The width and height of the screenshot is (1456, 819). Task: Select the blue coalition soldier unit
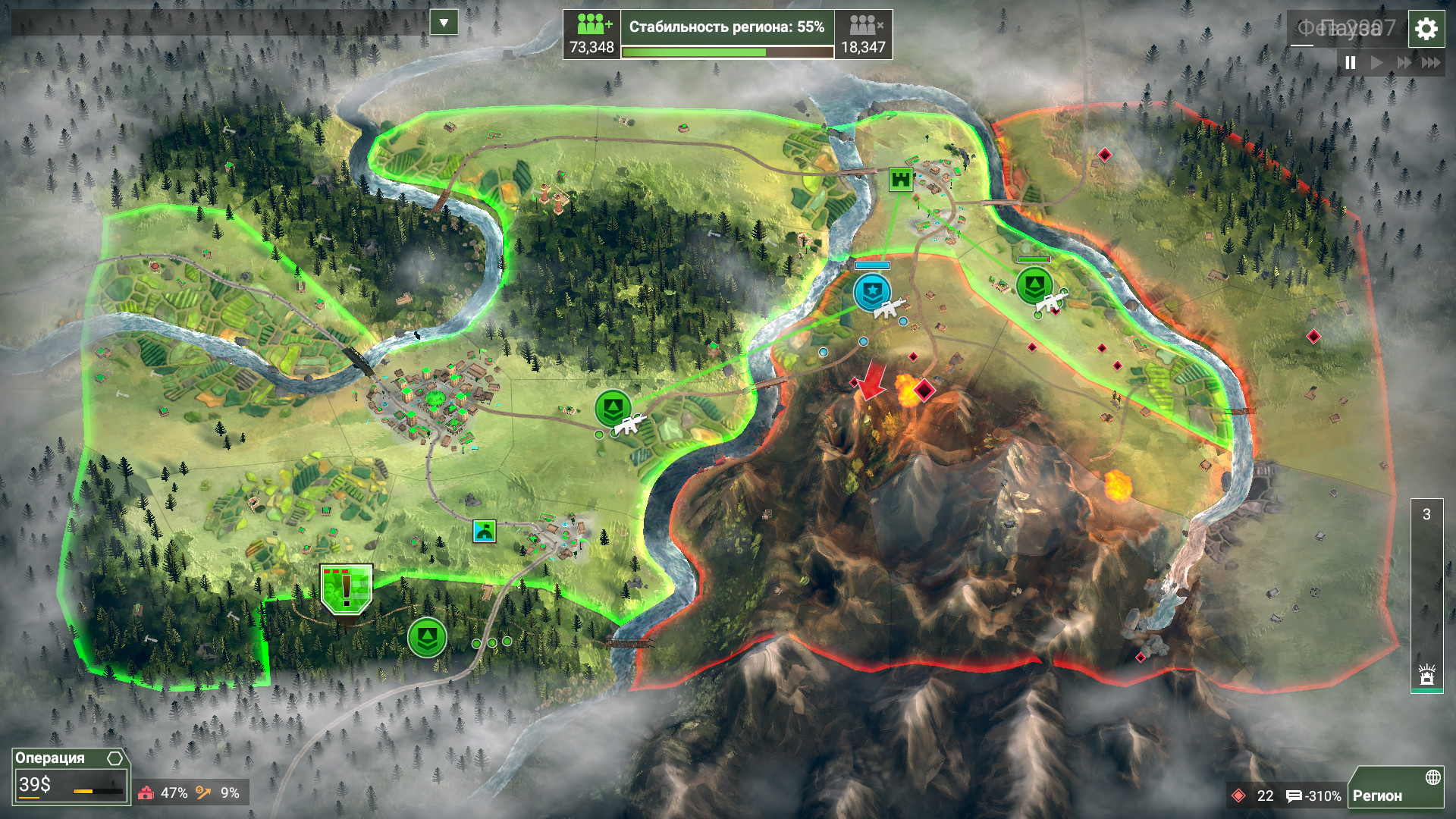[872, 293]
